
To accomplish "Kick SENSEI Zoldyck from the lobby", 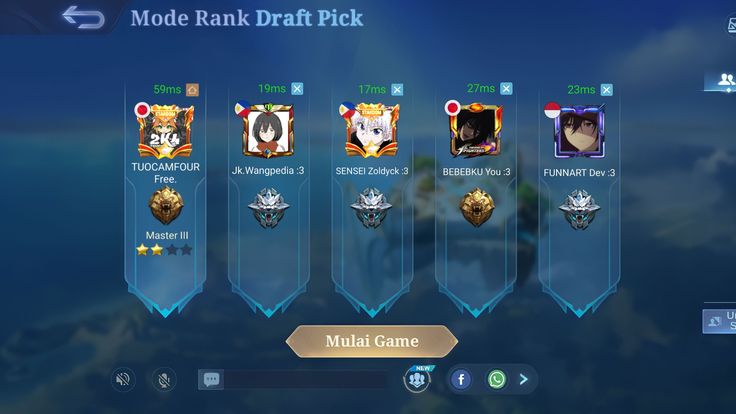I will pos(397,90).
